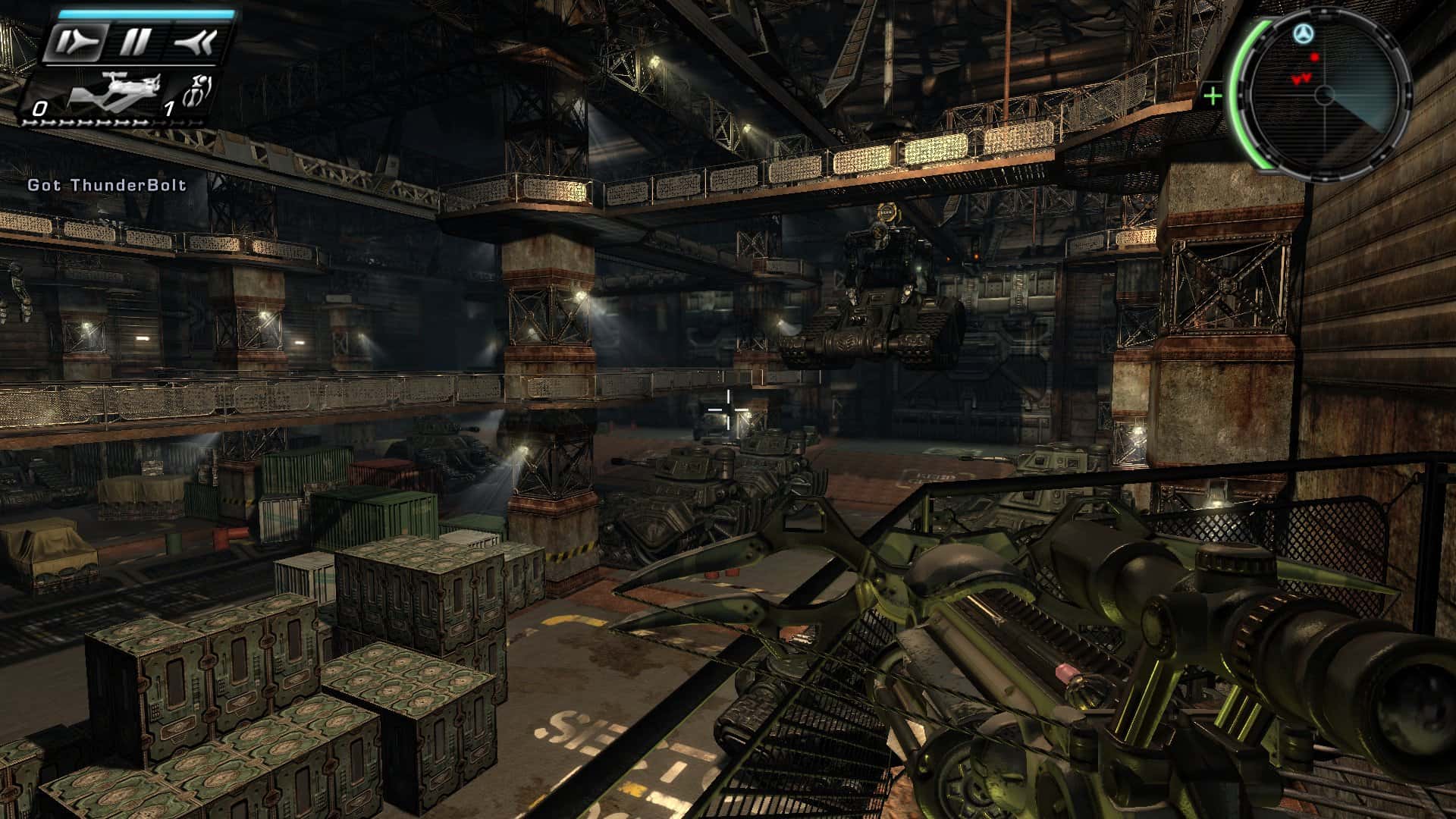Expand the radar compass overlay
This screenshot has width=1456, height=819.
[1326, 96]
